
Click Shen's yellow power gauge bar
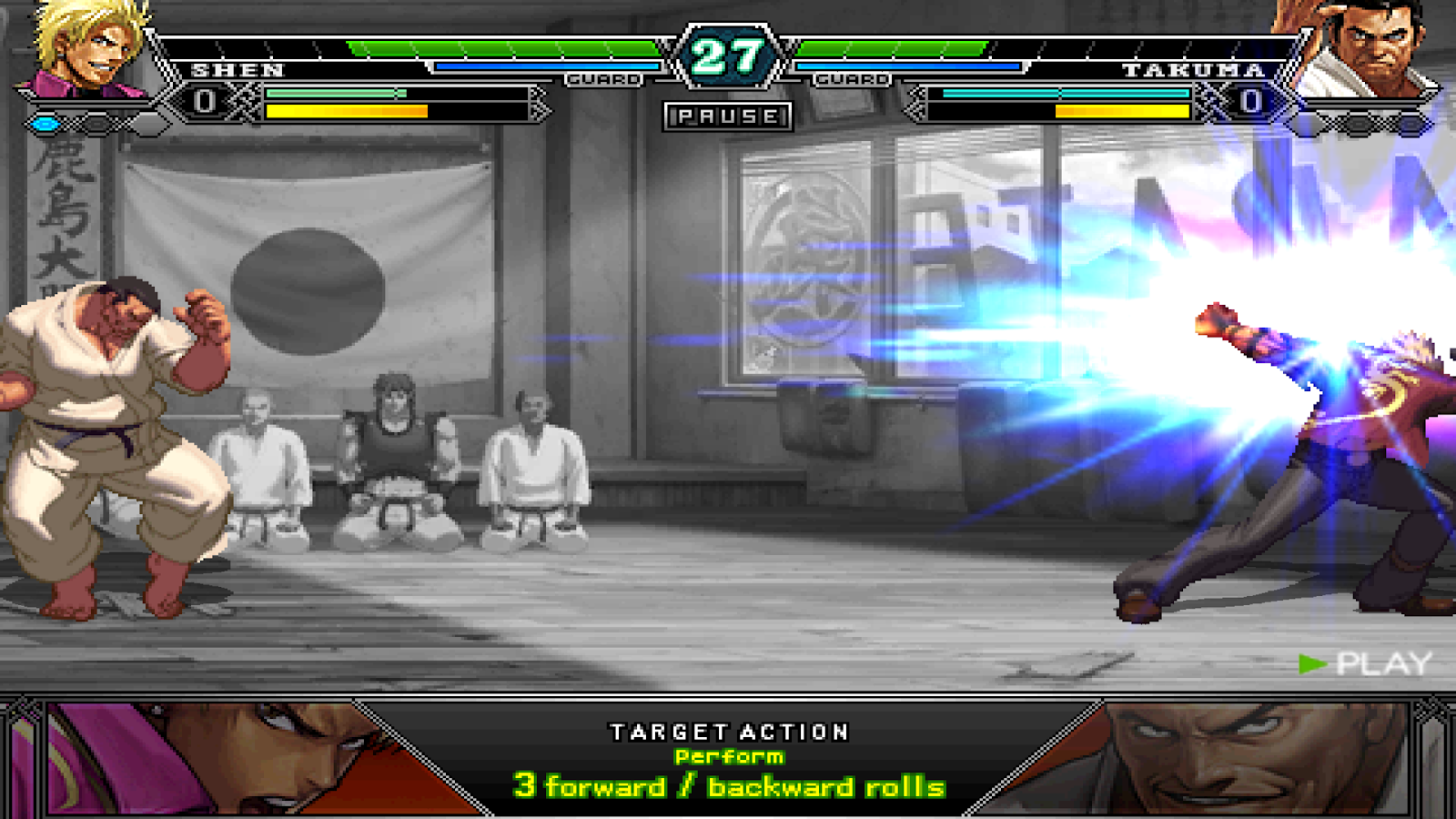tap(346, 110)
